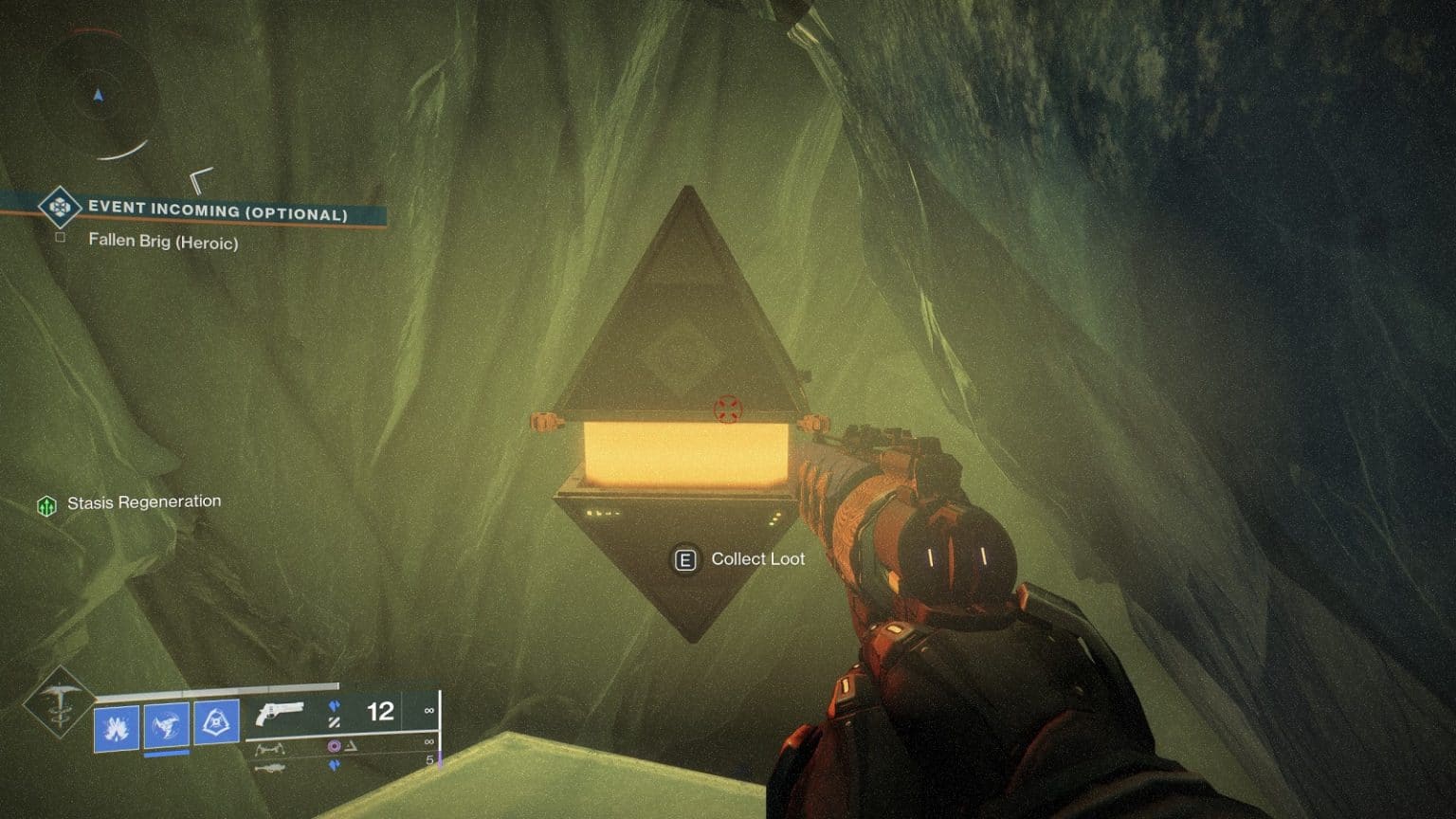This screenshot has width=1456, height=819.
Task: Select the equipped hand cannon icon
Action: pyautogui.click(x=279, y=713)
